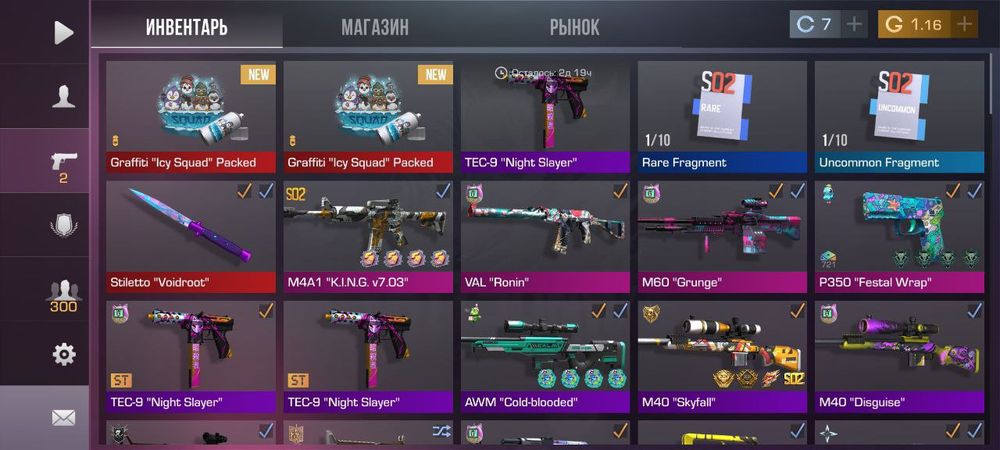Open the mail envelope inbox
The width and height of the screenshot is (1000, 450).
(63, 417)
